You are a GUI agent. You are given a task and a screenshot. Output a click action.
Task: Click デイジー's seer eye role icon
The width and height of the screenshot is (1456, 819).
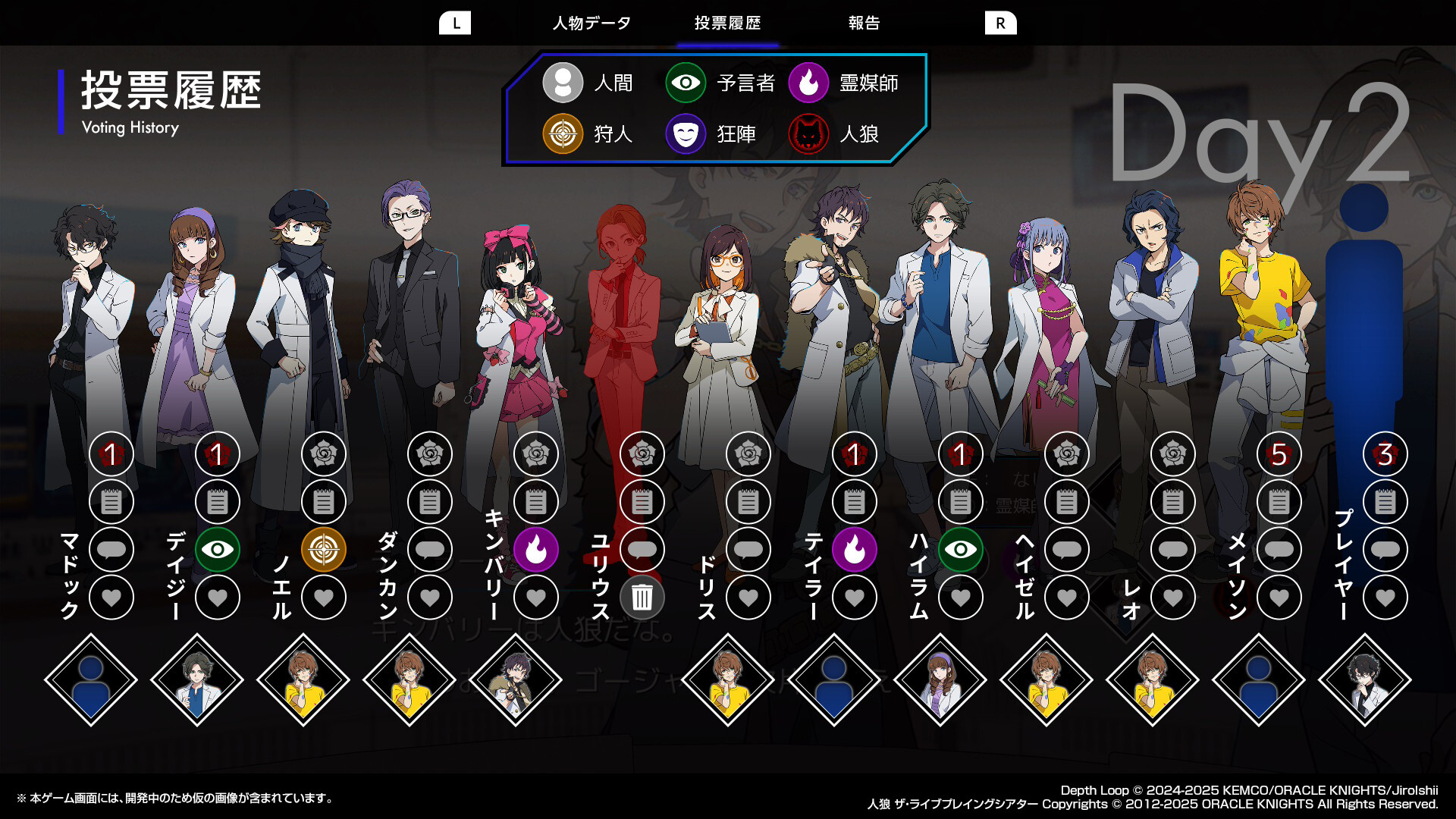tap(218, 550)
